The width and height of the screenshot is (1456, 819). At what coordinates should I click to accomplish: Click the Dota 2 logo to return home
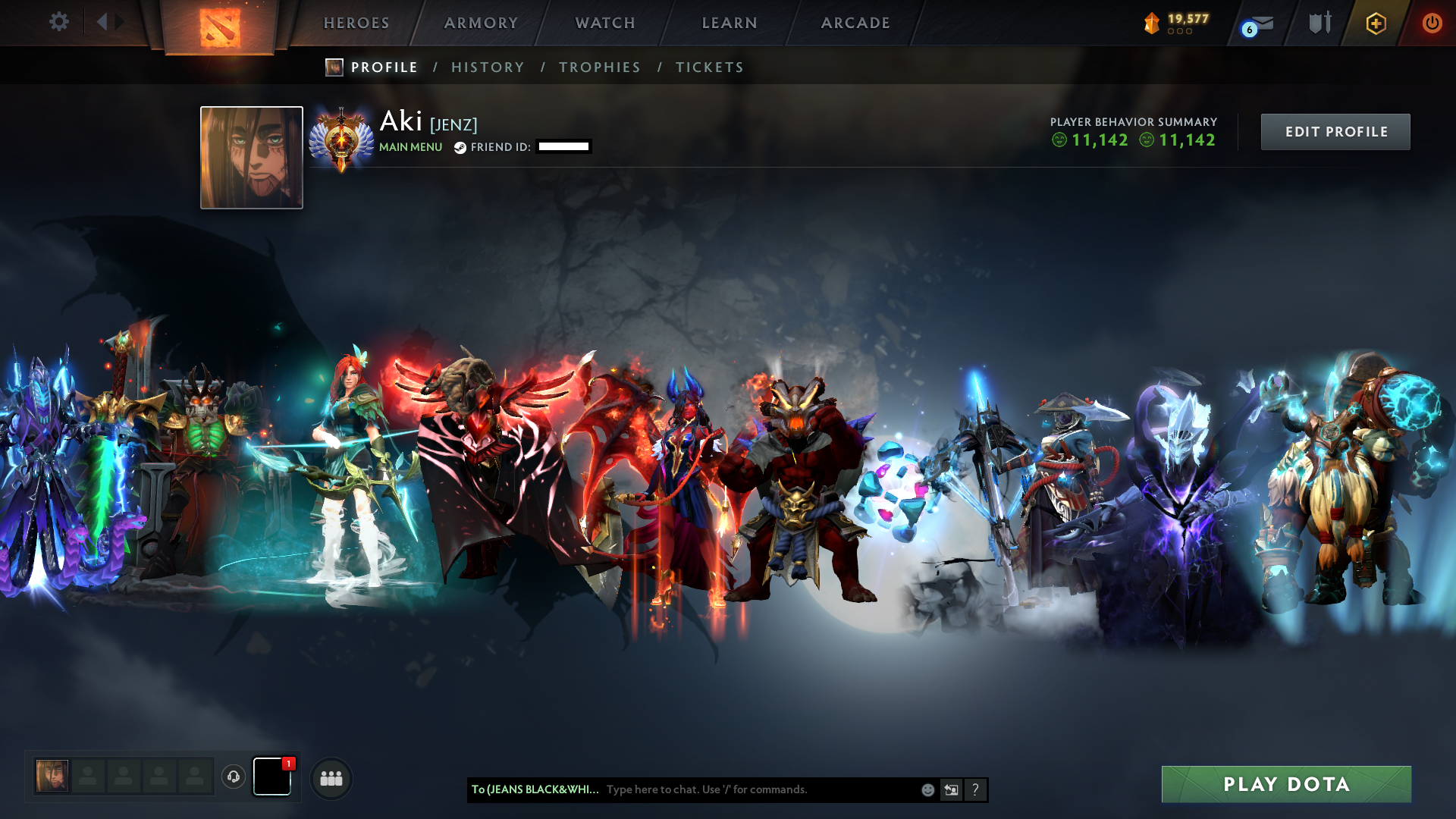click(x=221, y=26)
